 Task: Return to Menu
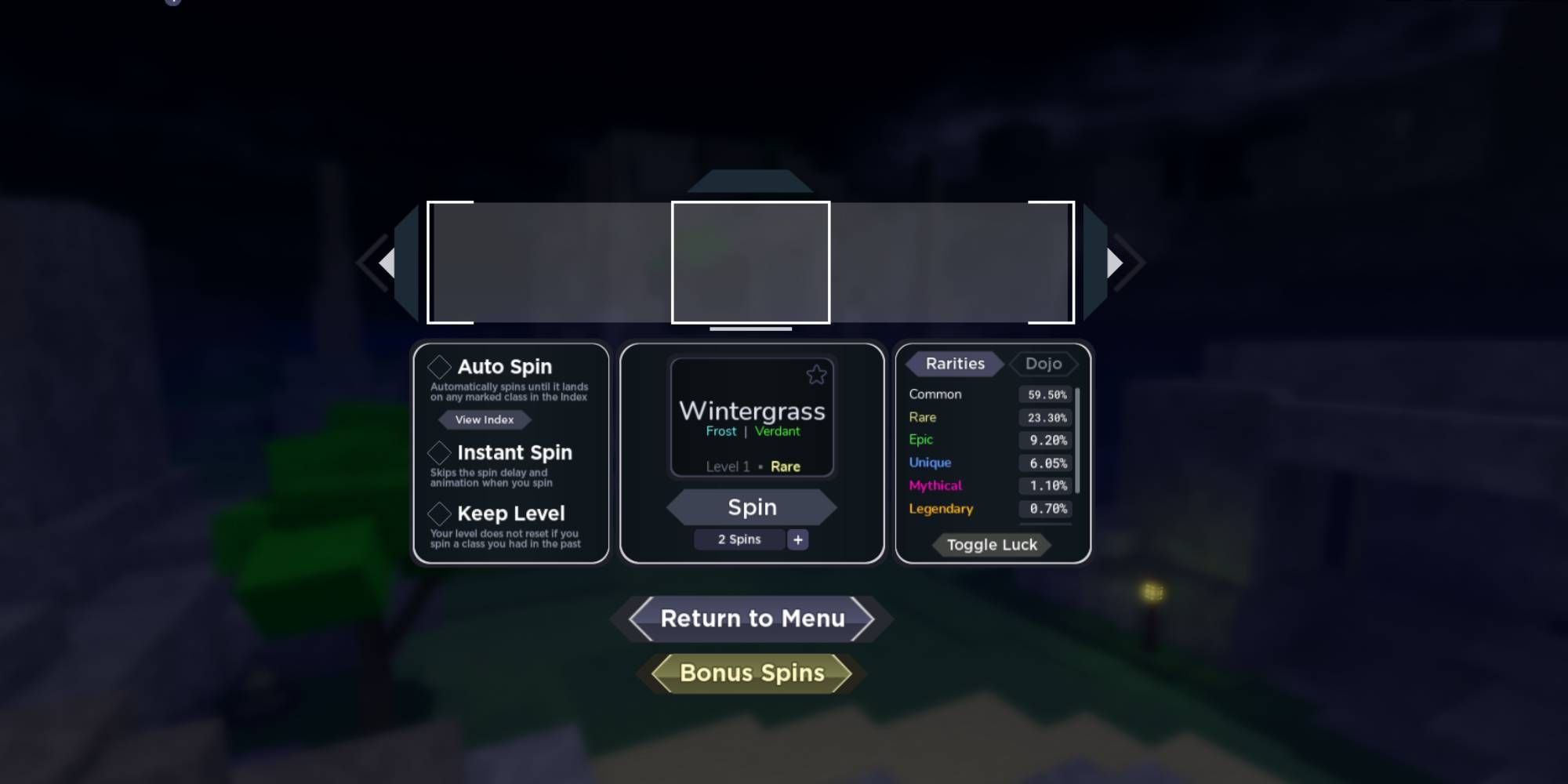(x=752, y=619)
